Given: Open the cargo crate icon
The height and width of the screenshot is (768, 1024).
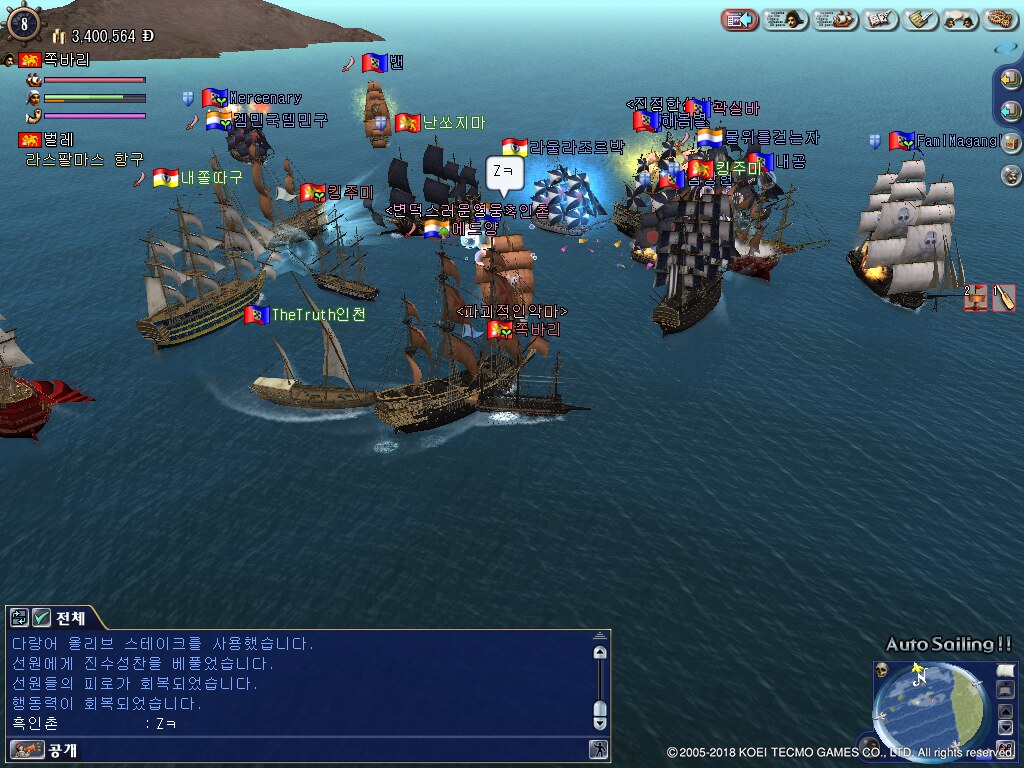Looking at the screenshot, I should click(x=1011, y=143).
